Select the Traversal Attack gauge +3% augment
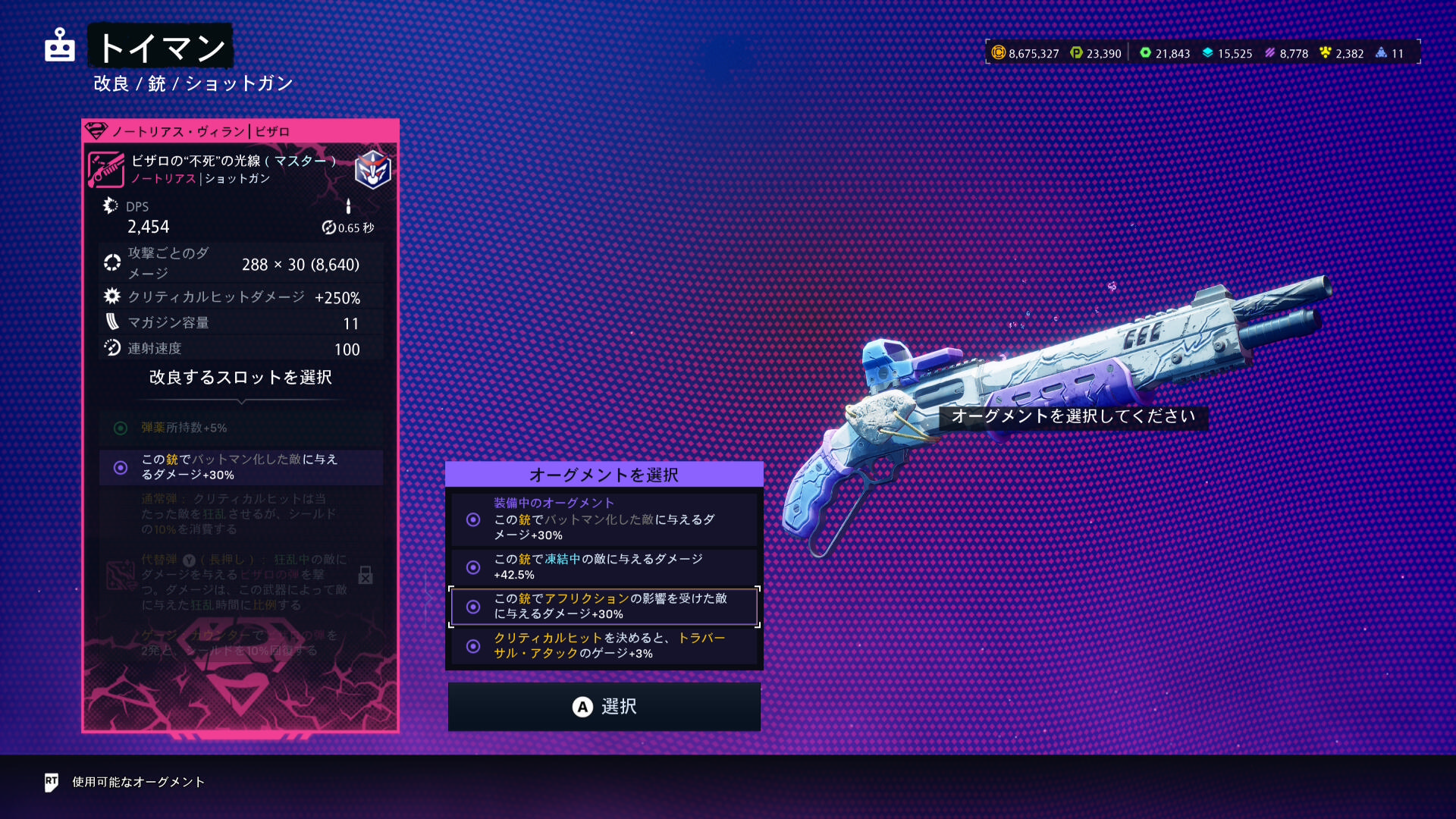1456x819 pixels. pos(604,646)
